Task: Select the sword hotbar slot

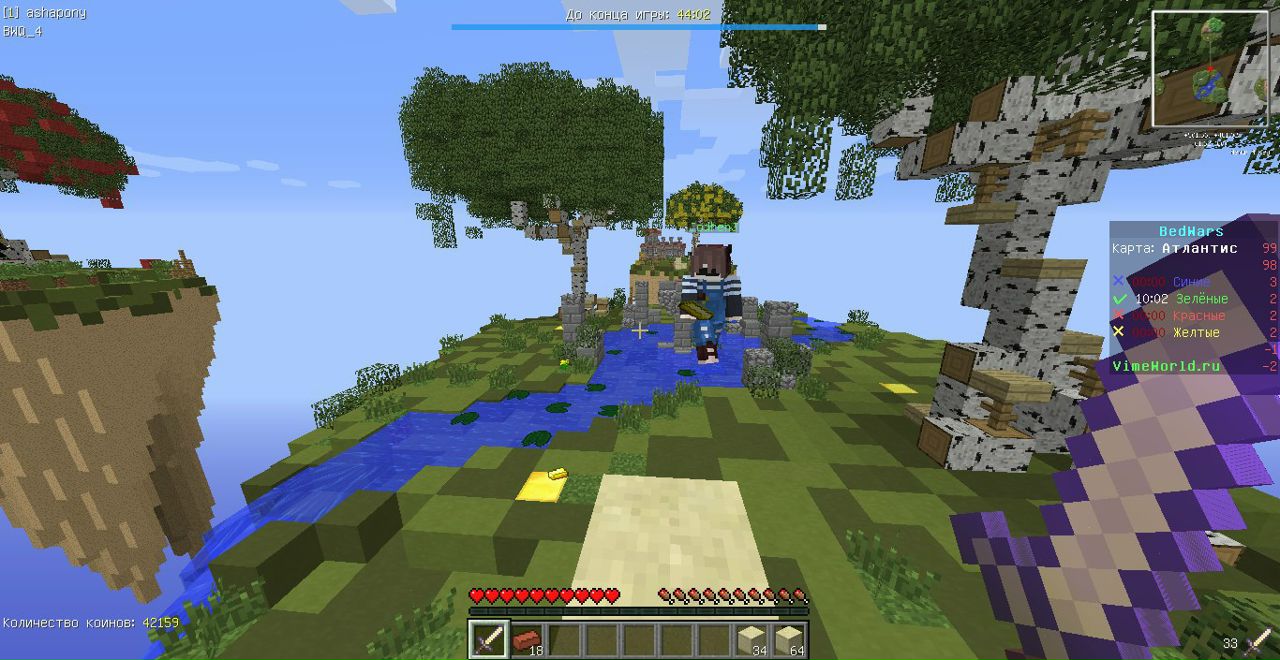Action: tap(489, 639)
